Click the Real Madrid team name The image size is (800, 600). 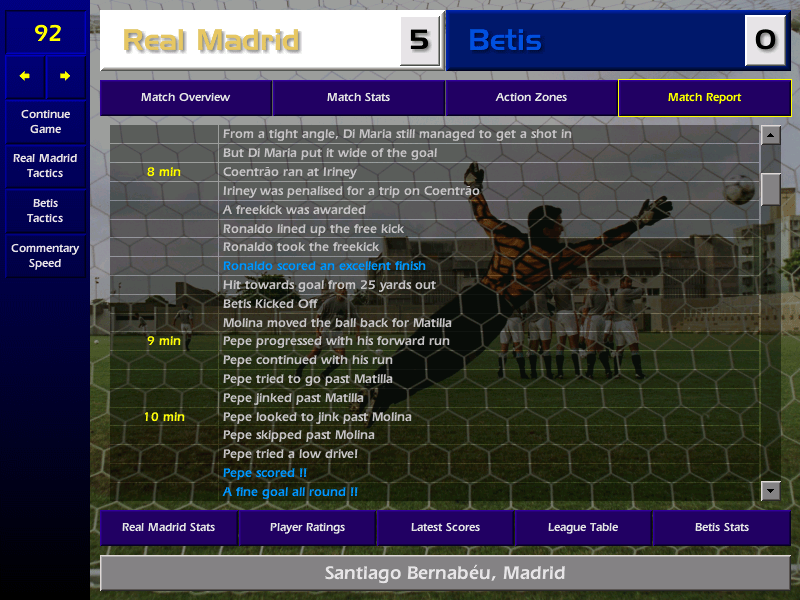coord(211,41)
